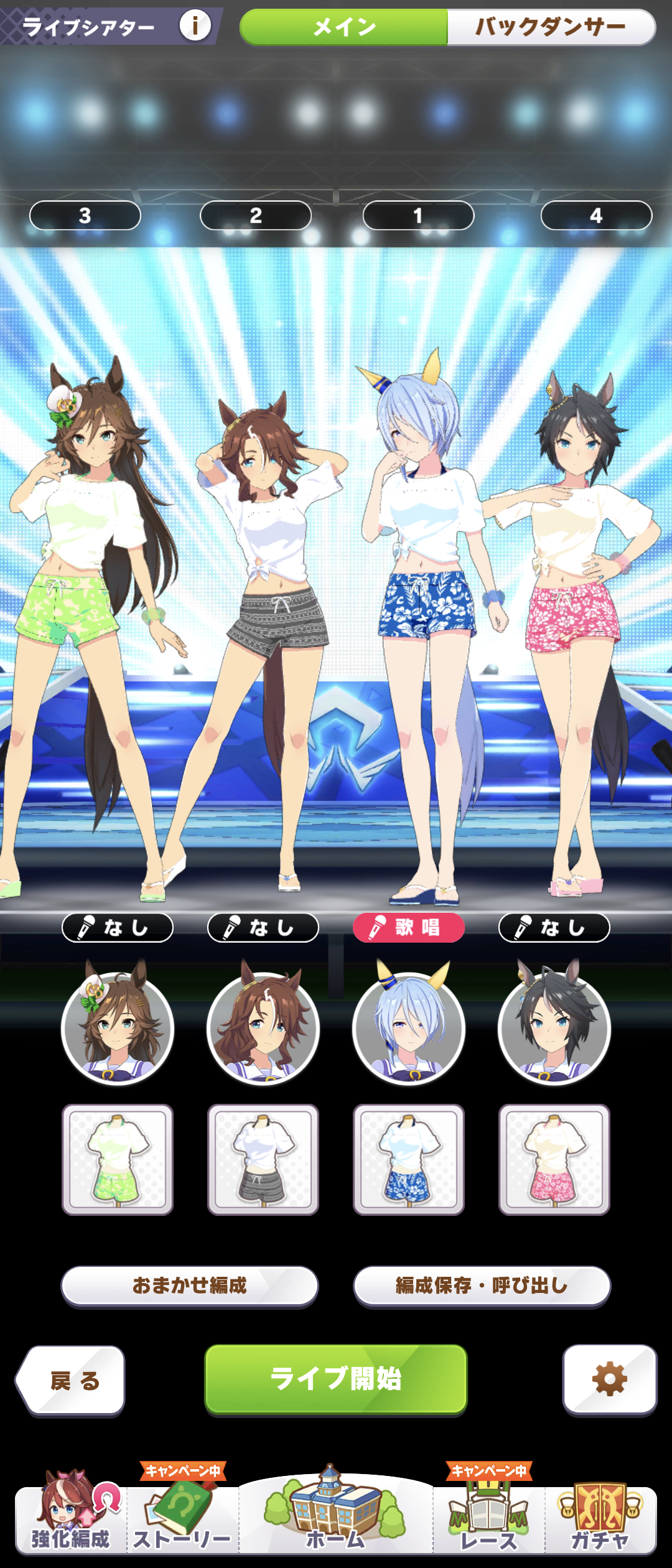Screen dimensions: 672x1568
Task: Open the ストーリー story menu
Action: pos(182,1518)
